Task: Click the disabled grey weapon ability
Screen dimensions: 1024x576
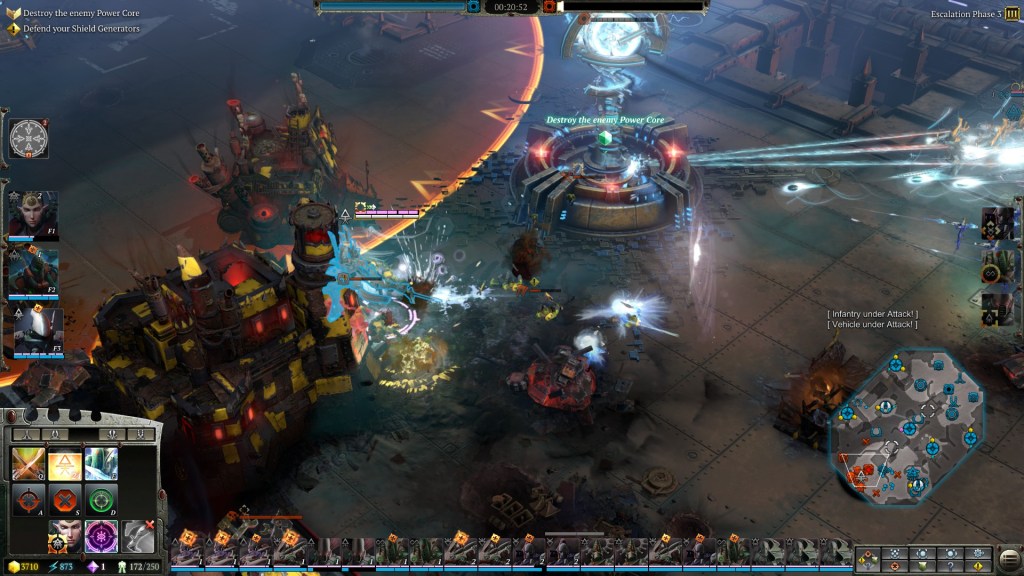Action: click(138, 536)
